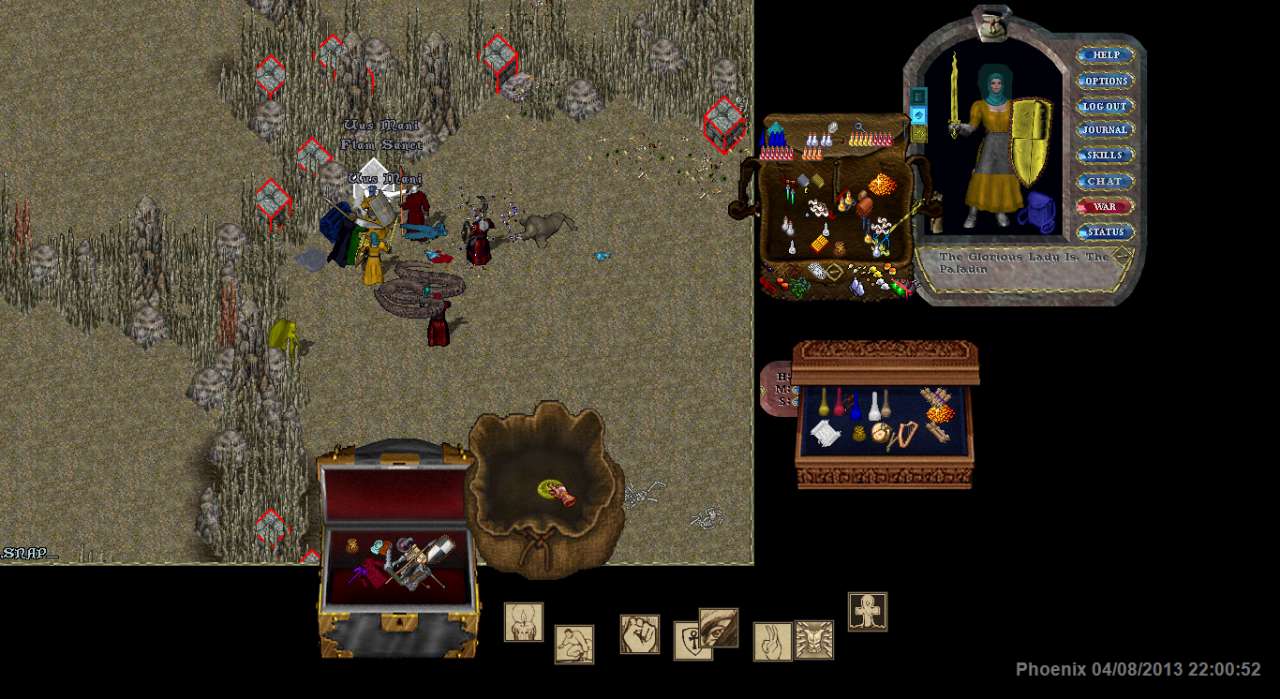The height and width of the screenshot is (699, 1280).
Task: Pick the gold pile in the backpack
Action: click(880, 184)
